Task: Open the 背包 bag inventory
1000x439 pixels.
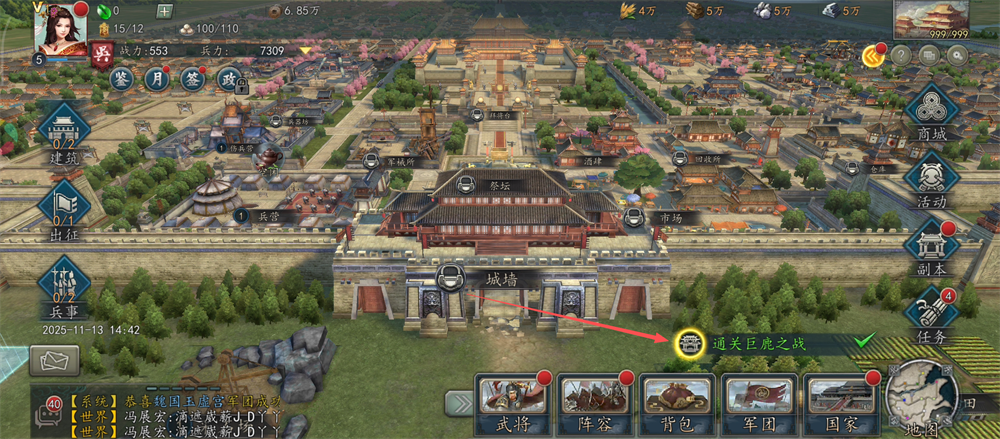Action: [x=675, y=402]
